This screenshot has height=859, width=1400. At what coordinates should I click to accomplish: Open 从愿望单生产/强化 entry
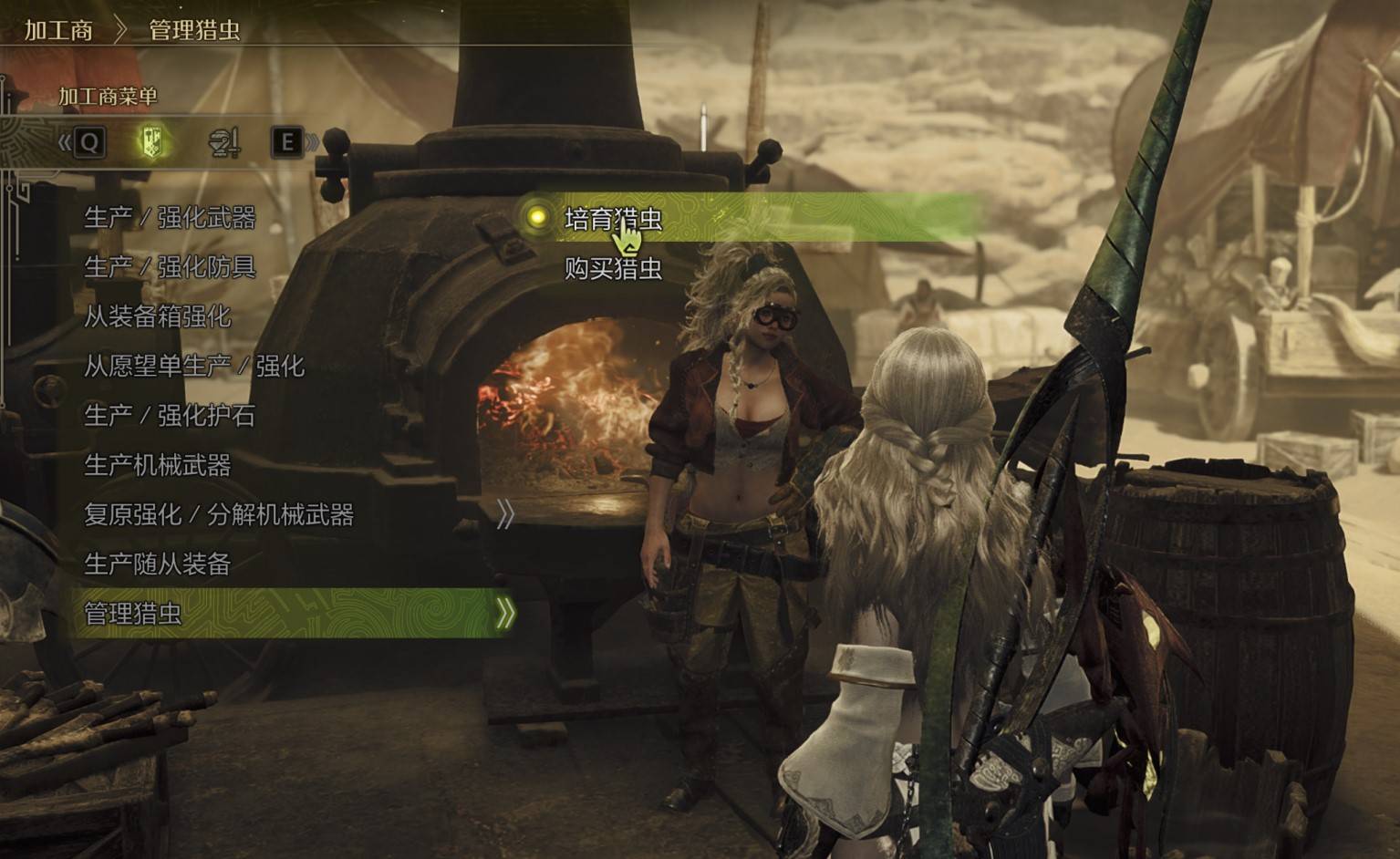tap(194, 367)
